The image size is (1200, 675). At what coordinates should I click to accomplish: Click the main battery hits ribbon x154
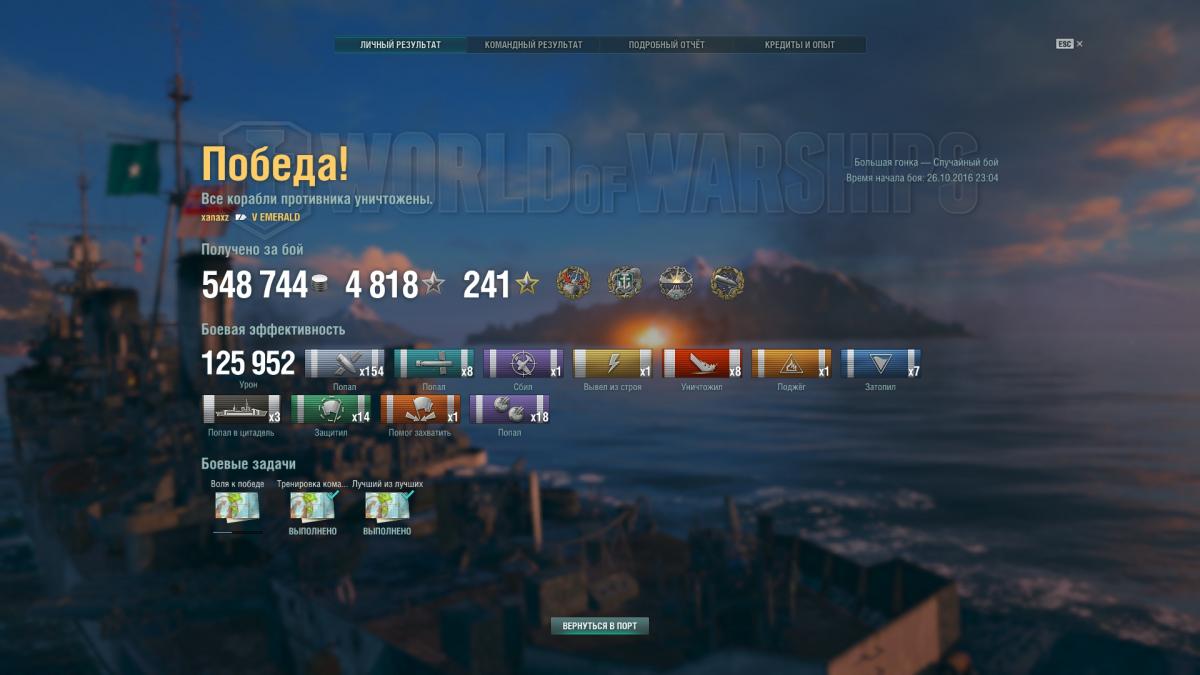[344, 364]
